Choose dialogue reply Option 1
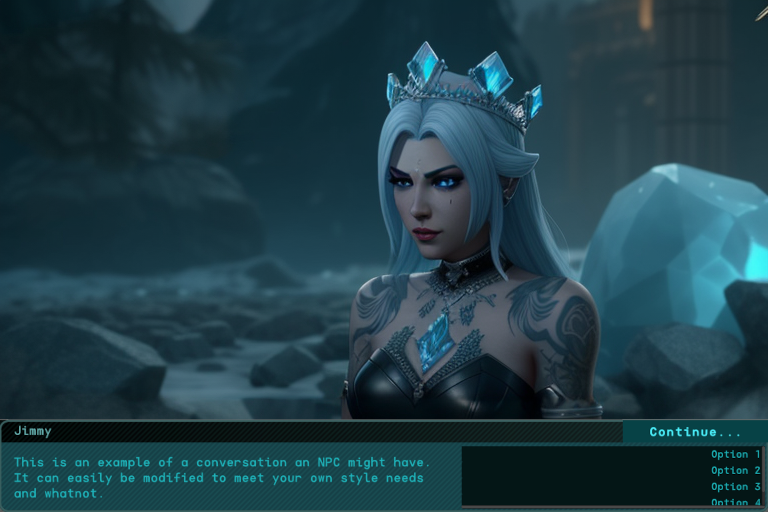This screenshot has height=512, width=768. point(735,454)
